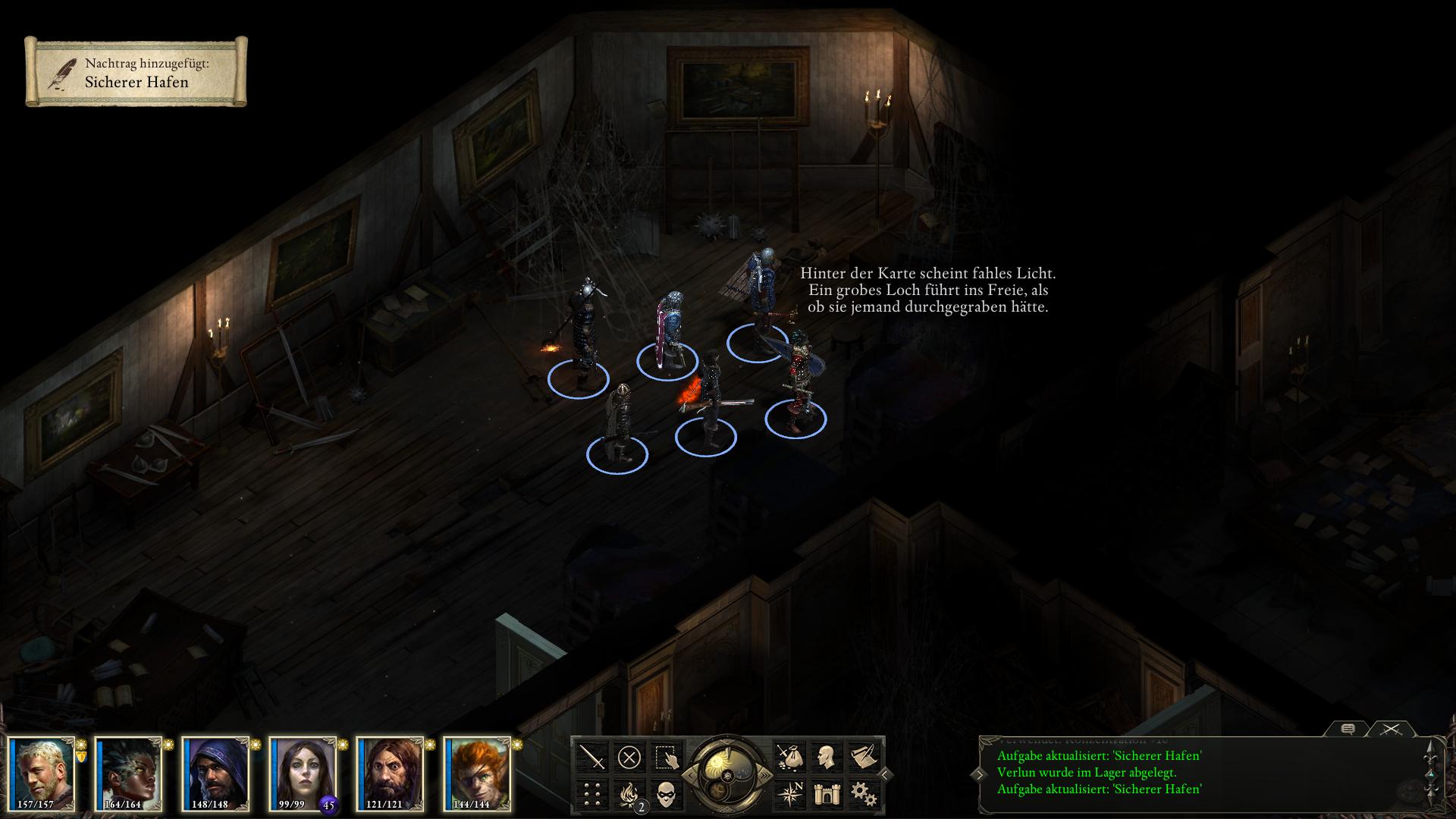This screenshot has height=819, width=1456.
Task: Open the inventory bag icon
Action: (789, 757)
